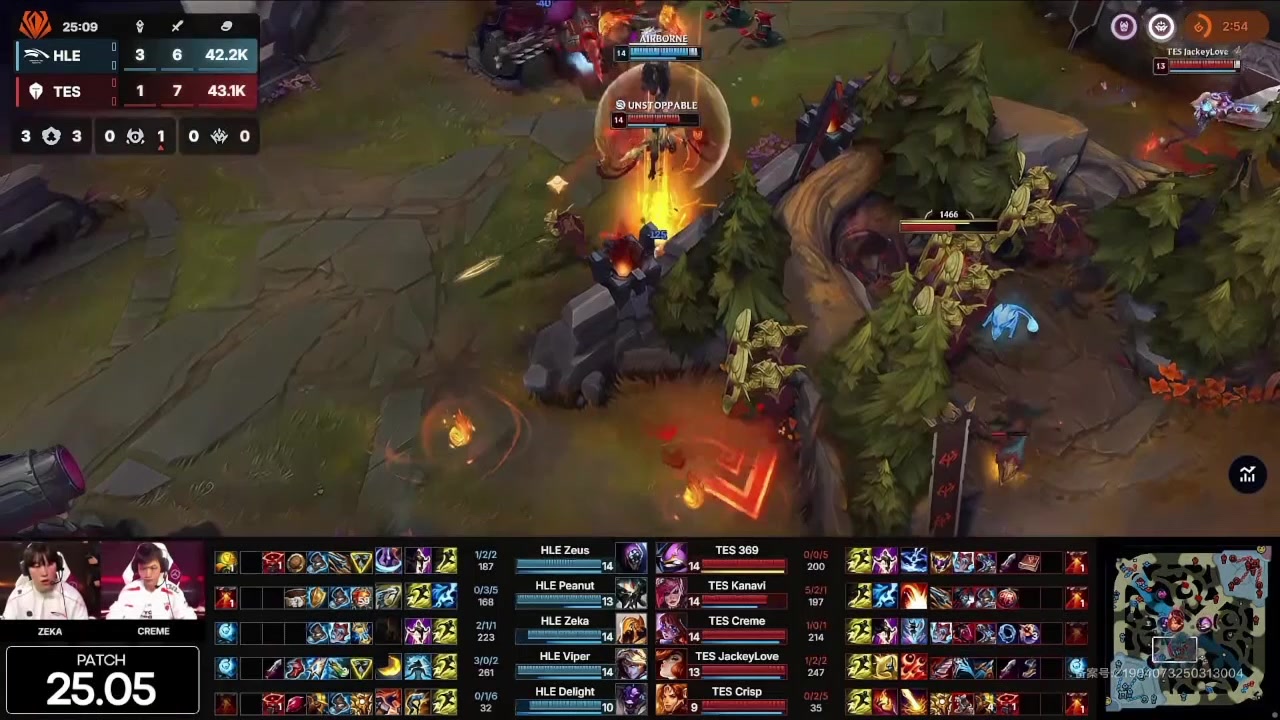Viewport: 1280px width, 720px height.
Task: Select TES 369 champion portrait
Action: tap(671, 559)
